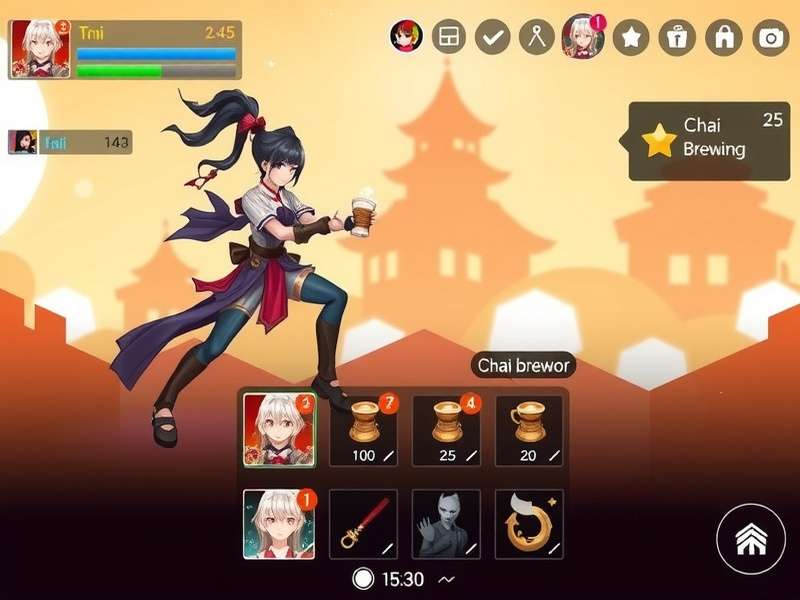Image resolution: width=800 pixels, height=600 pixels.
Task: Pick the red-background white-haired character portrait
Action: (280, 431)
